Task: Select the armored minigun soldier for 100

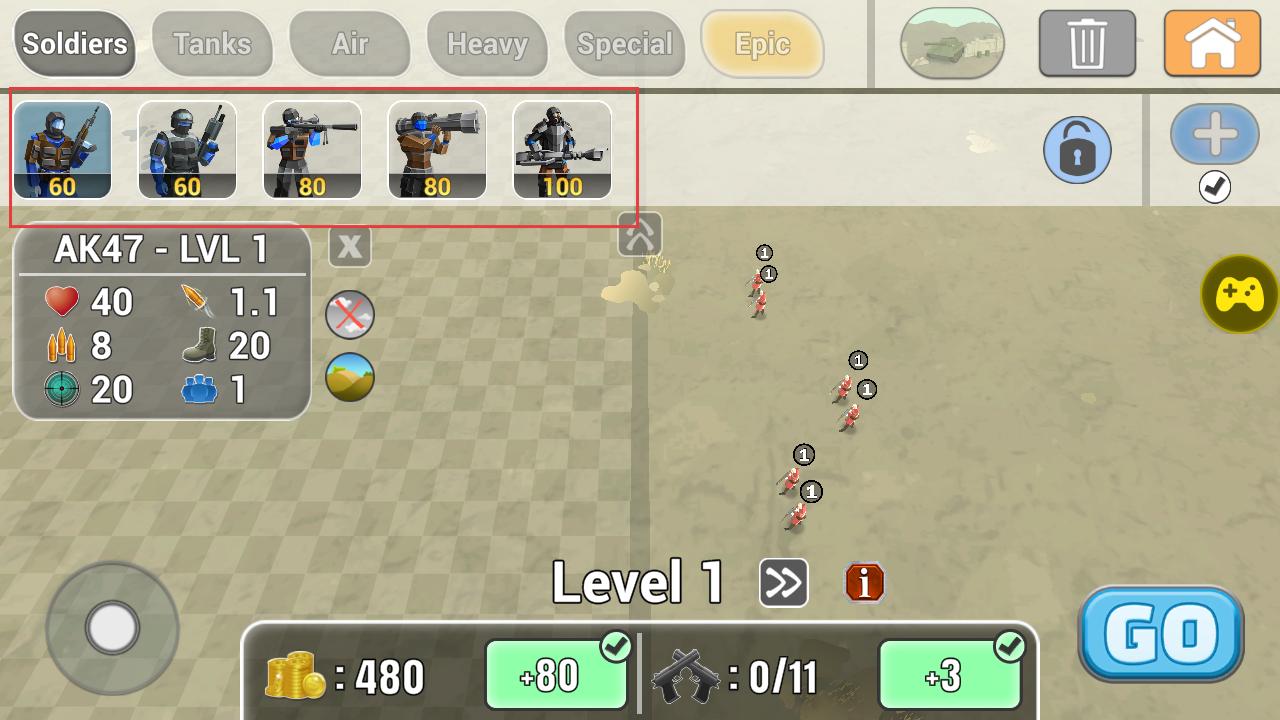Action: (562, 150)
